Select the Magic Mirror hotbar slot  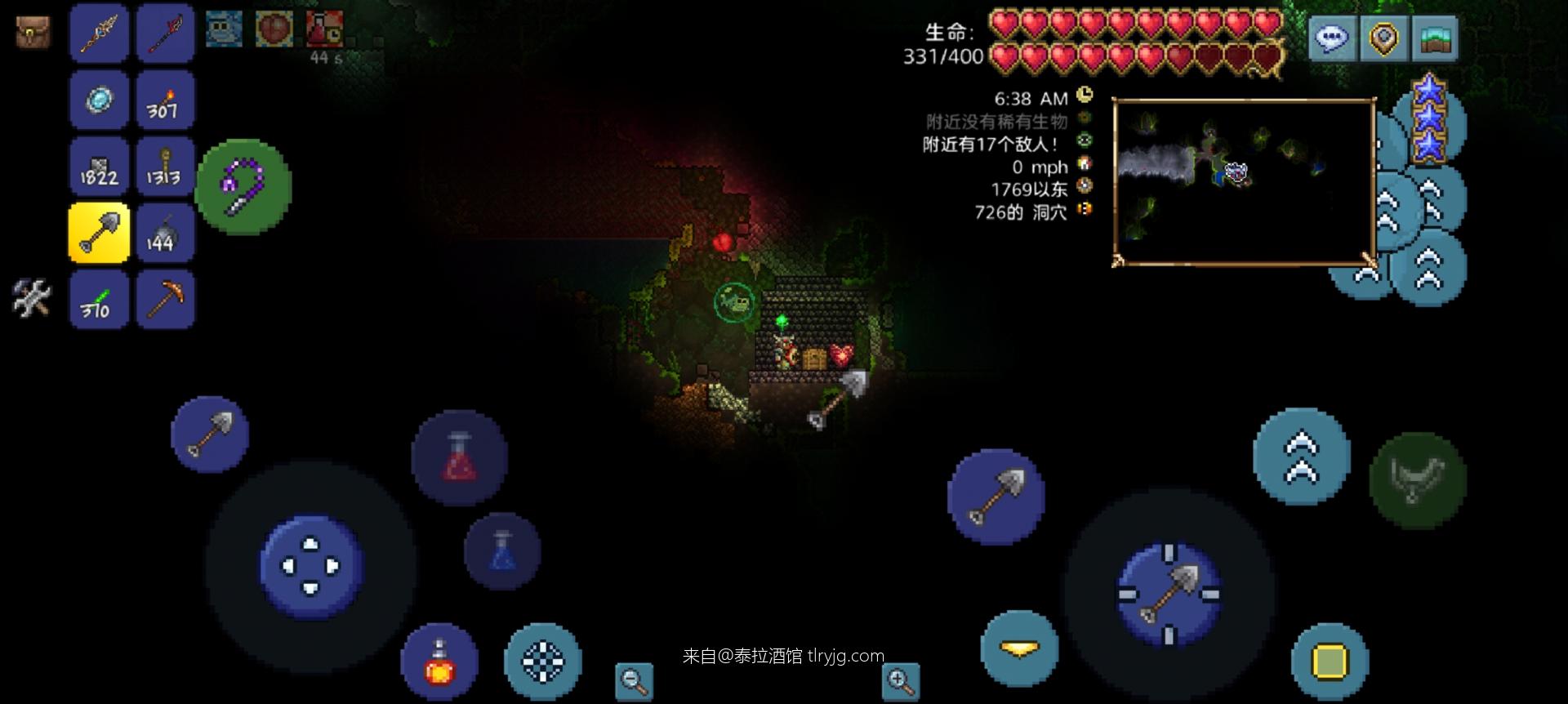point(98,100)
